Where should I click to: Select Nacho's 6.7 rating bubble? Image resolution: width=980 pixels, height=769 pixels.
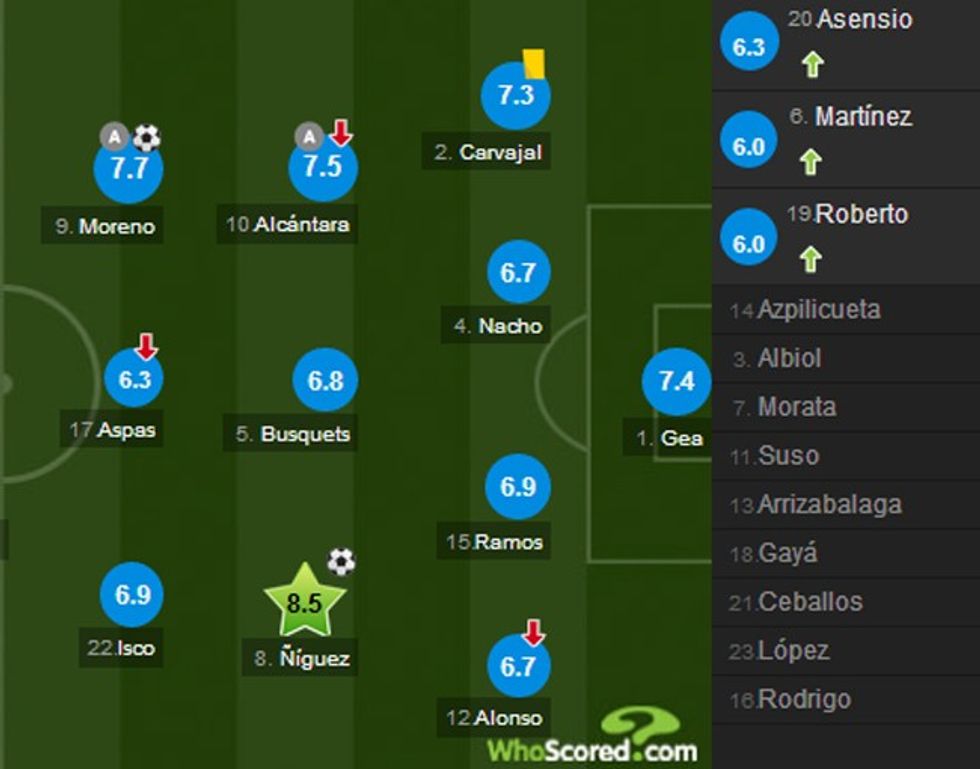coord(518,272)
